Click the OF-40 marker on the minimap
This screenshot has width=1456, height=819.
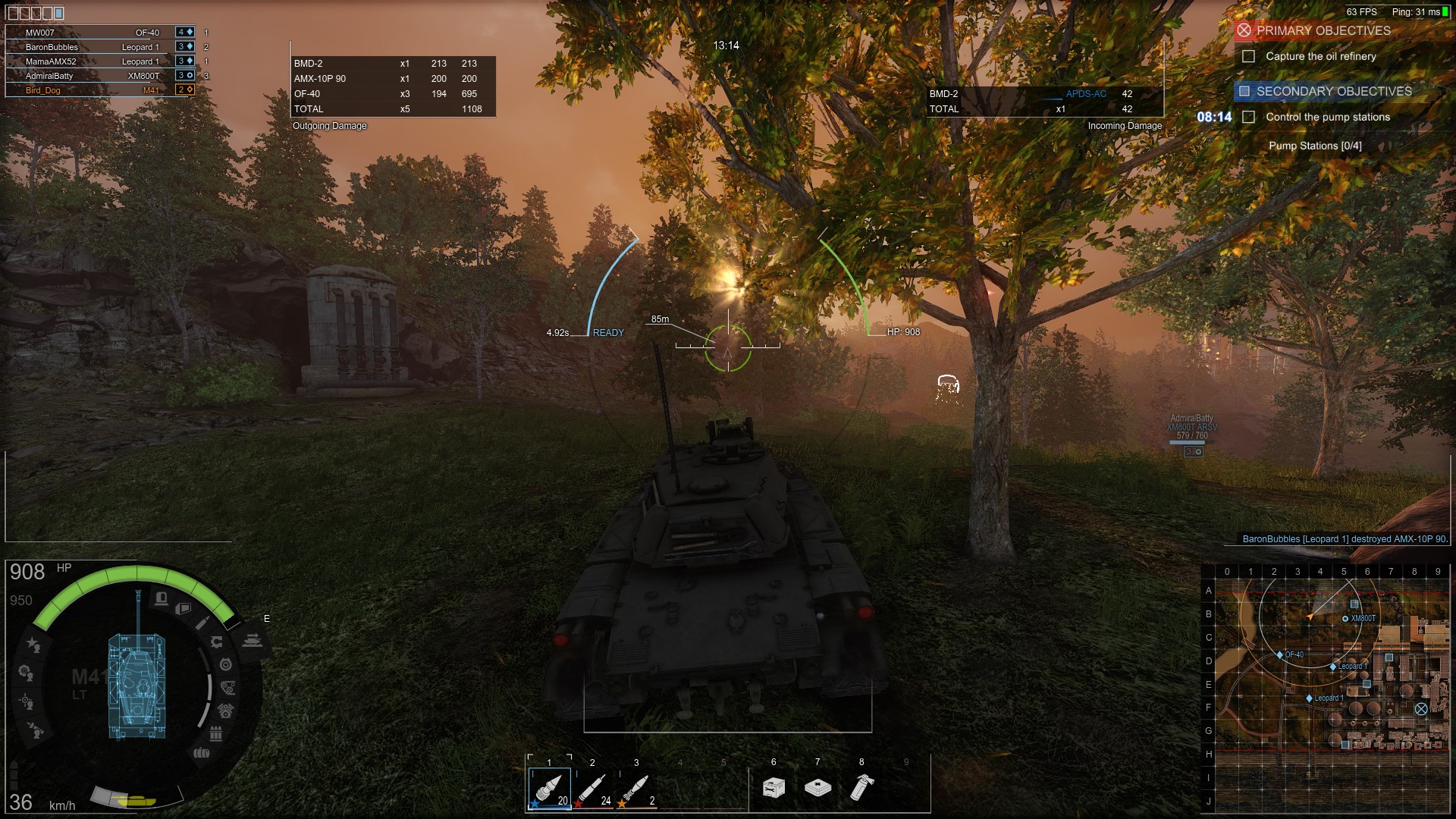pos(1281,654)
